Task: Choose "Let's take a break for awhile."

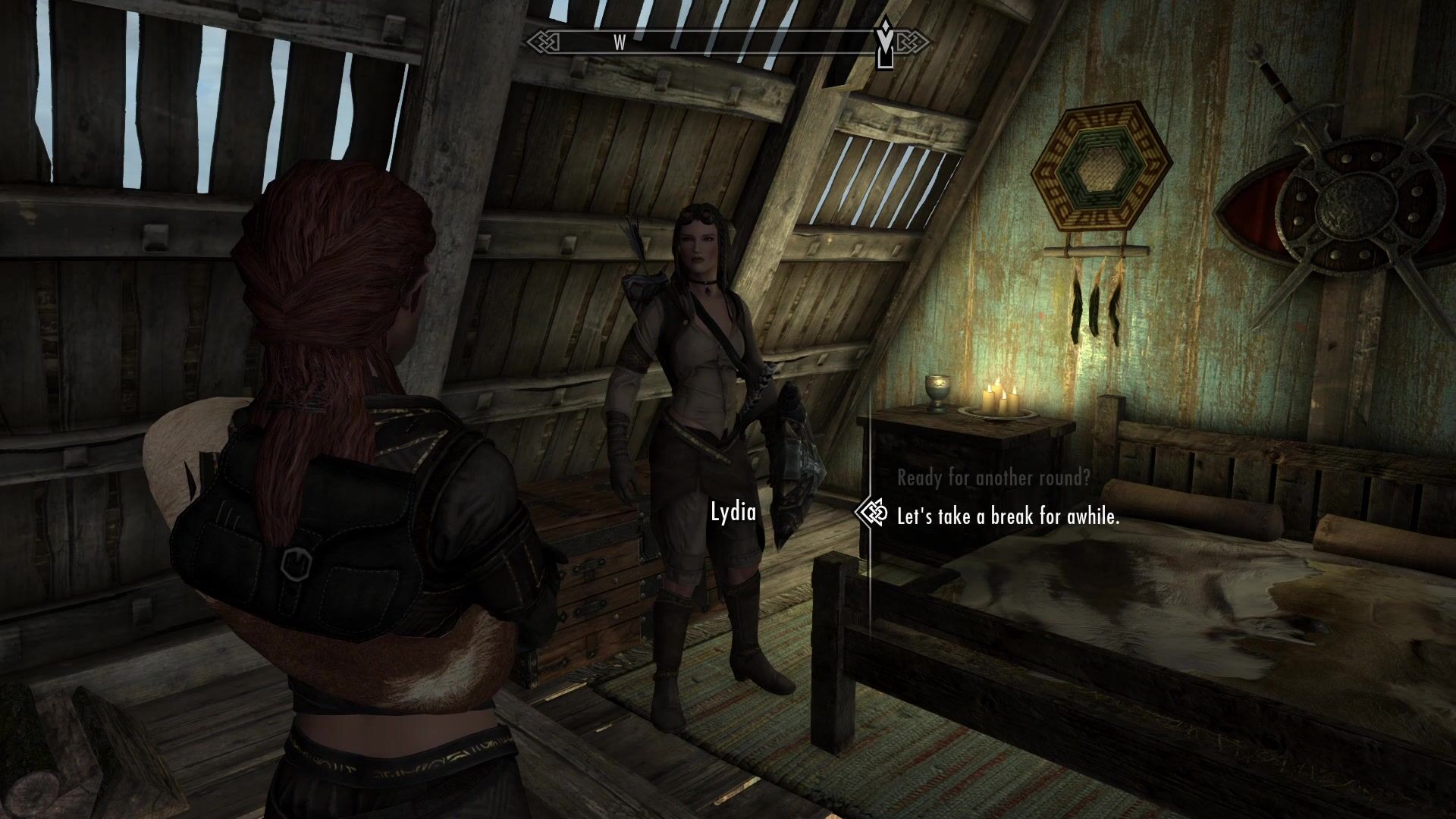Action: pos(1008,517)
